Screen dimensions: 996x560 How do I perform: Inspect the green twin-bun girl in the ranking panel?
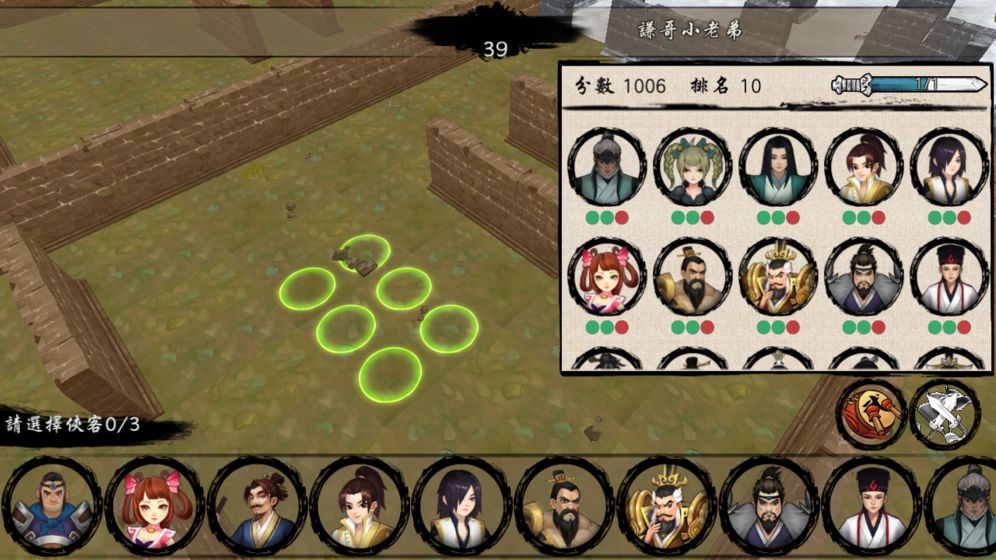[692, 167]
